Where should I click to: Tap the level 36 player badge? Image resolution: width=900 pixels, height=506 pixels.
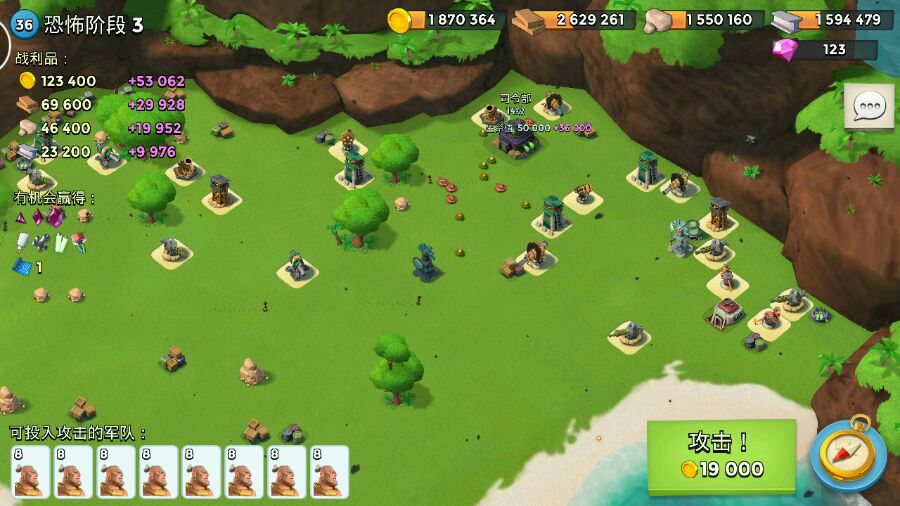click(x=24, y=25)
